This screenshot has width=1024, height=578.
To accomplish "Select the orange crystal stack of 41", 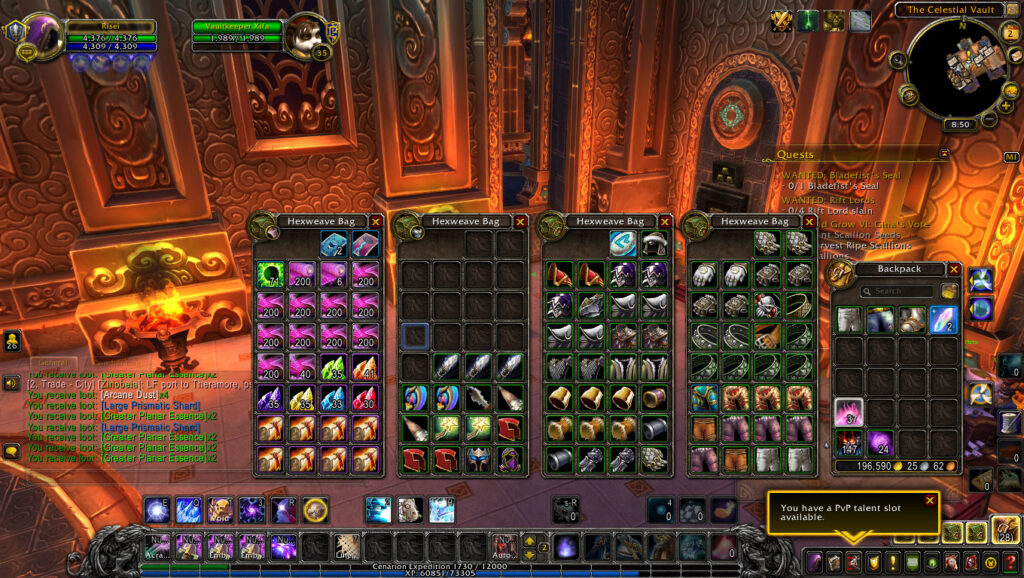I will coord(365,367).
